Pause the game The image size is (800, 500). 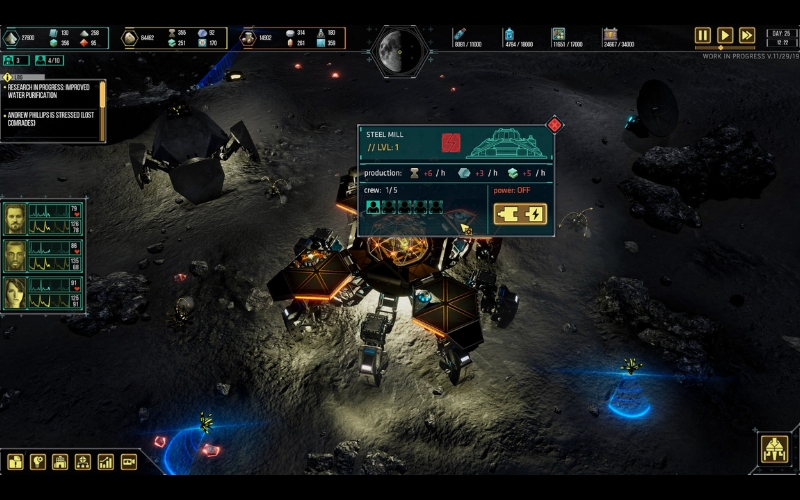703,35
